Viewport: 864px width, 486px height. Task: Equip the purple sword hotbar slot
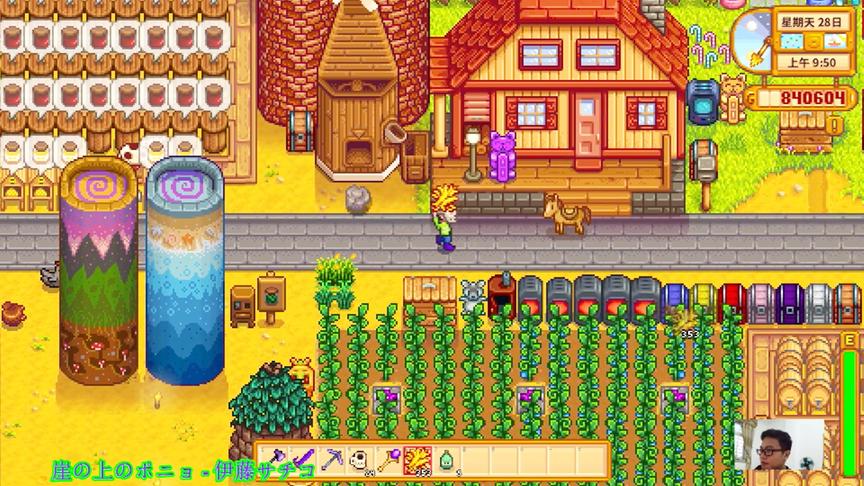click(303, 459)
